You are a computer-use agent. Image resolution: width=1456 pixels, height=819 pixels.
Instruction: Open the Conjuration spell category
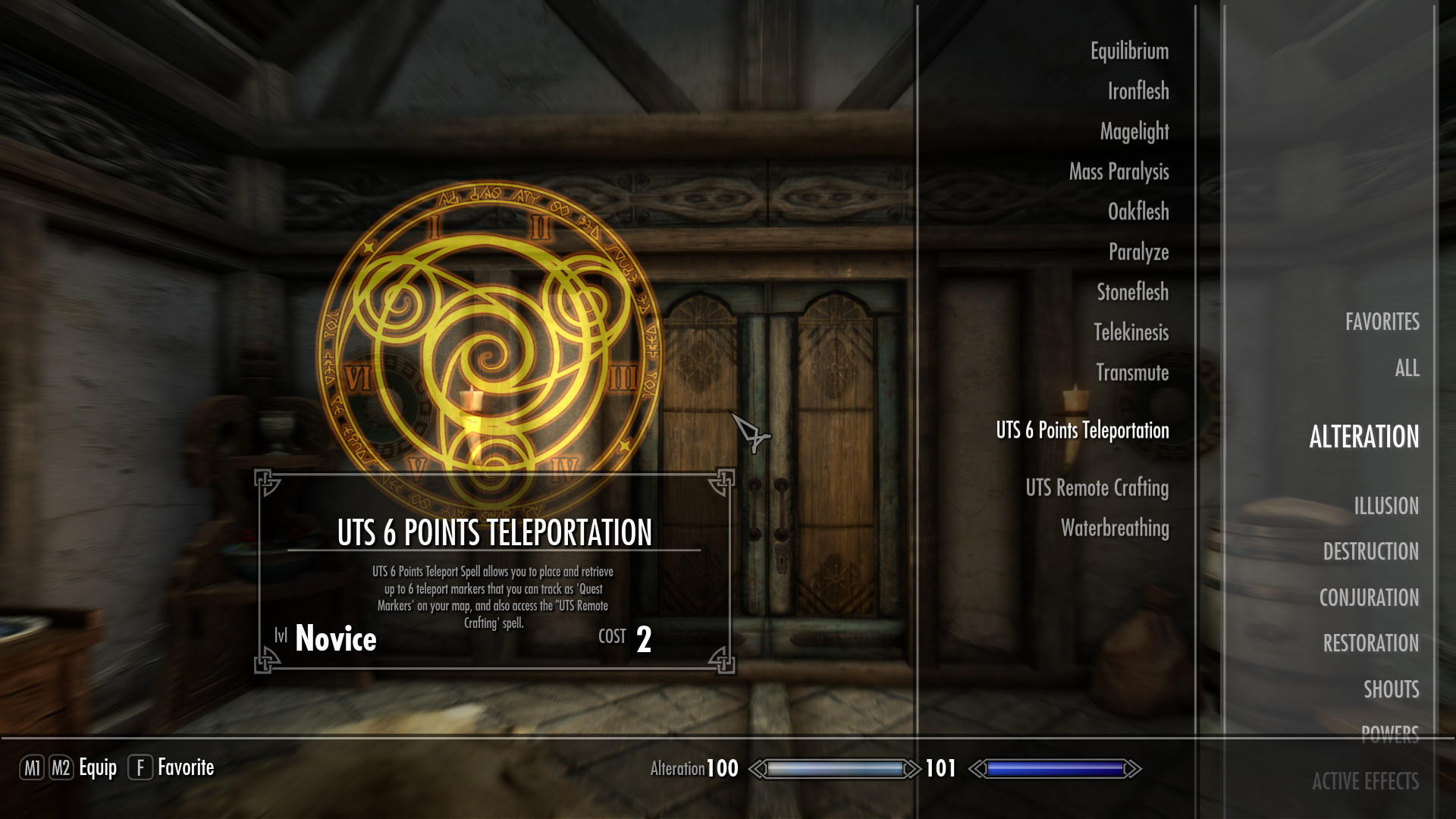[1369, 598]
